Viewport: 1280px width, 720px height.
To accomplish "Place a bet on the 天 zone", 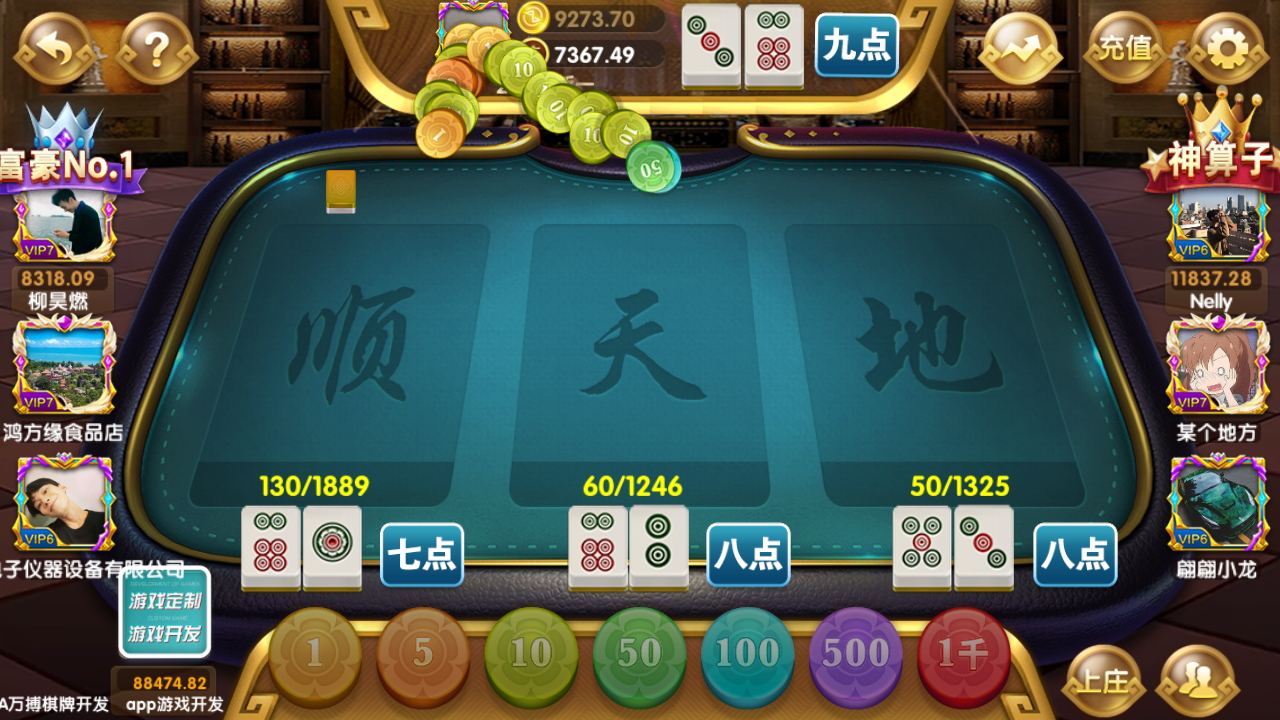I will click(x=638, y=350).
